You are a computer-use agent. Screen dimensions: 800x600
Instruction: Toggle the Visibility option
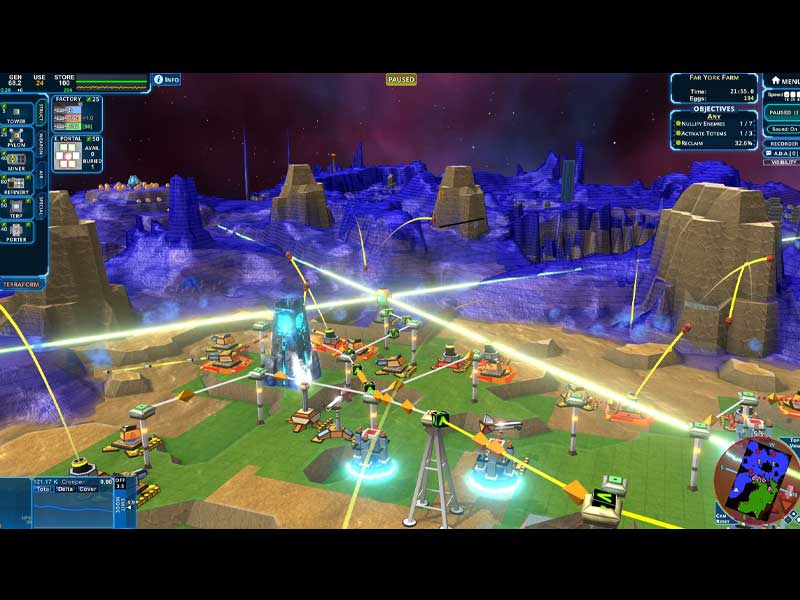[x=784, y=161]
